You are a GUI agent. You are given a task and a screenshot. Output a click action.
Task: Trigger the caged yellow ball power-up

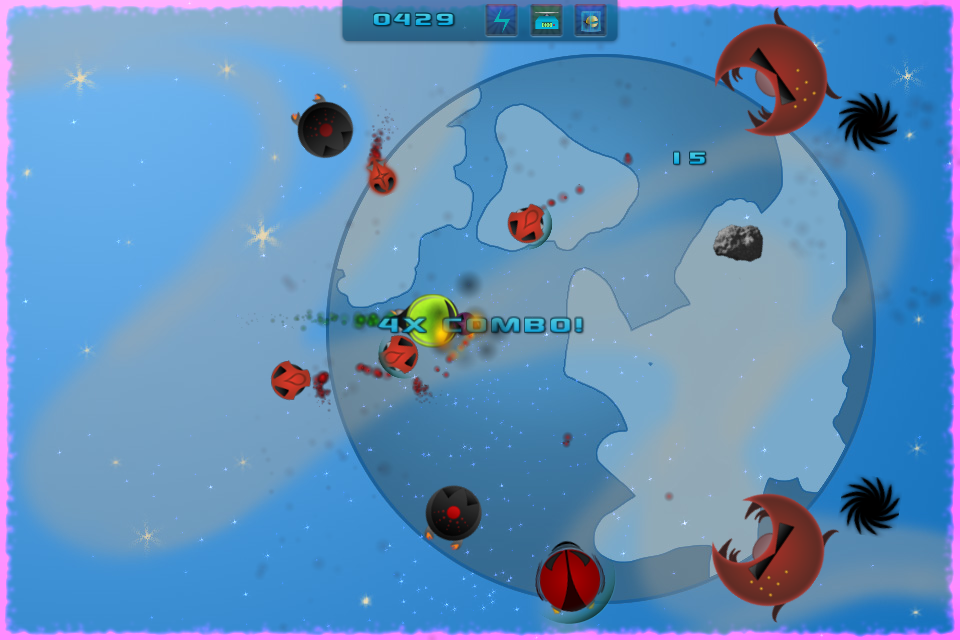point(590,20)
